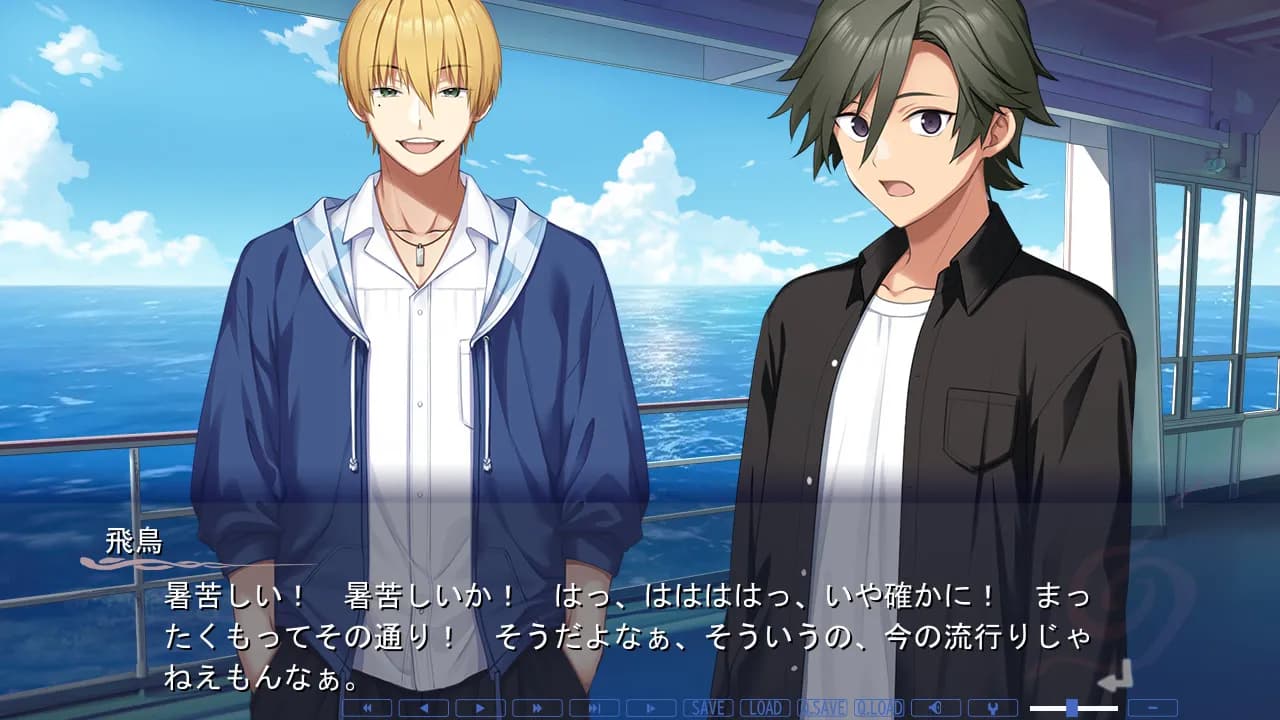The height and width of the screenshot is (720, 1280).
Task: Quick load with Q.LOAD
Action: click(879, 708)
